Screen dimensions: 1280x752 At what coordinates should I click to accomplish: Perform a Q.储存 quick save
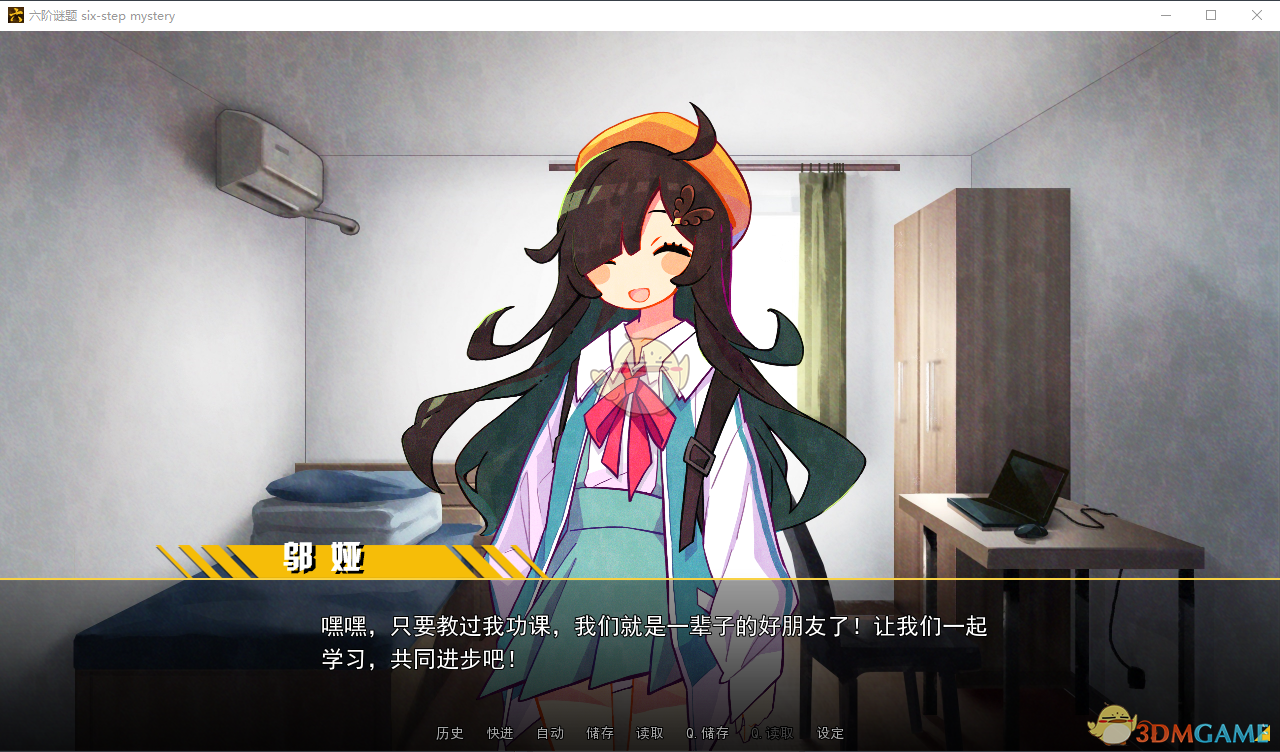pyautogui.click(x=707, y=732)
